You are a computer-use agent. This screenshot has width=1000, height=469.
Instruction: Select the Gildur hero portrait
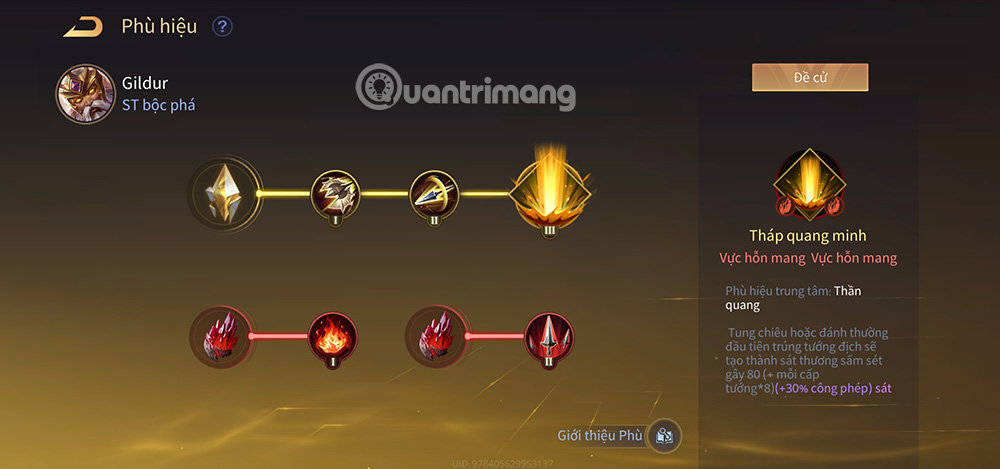click(85, 95)
